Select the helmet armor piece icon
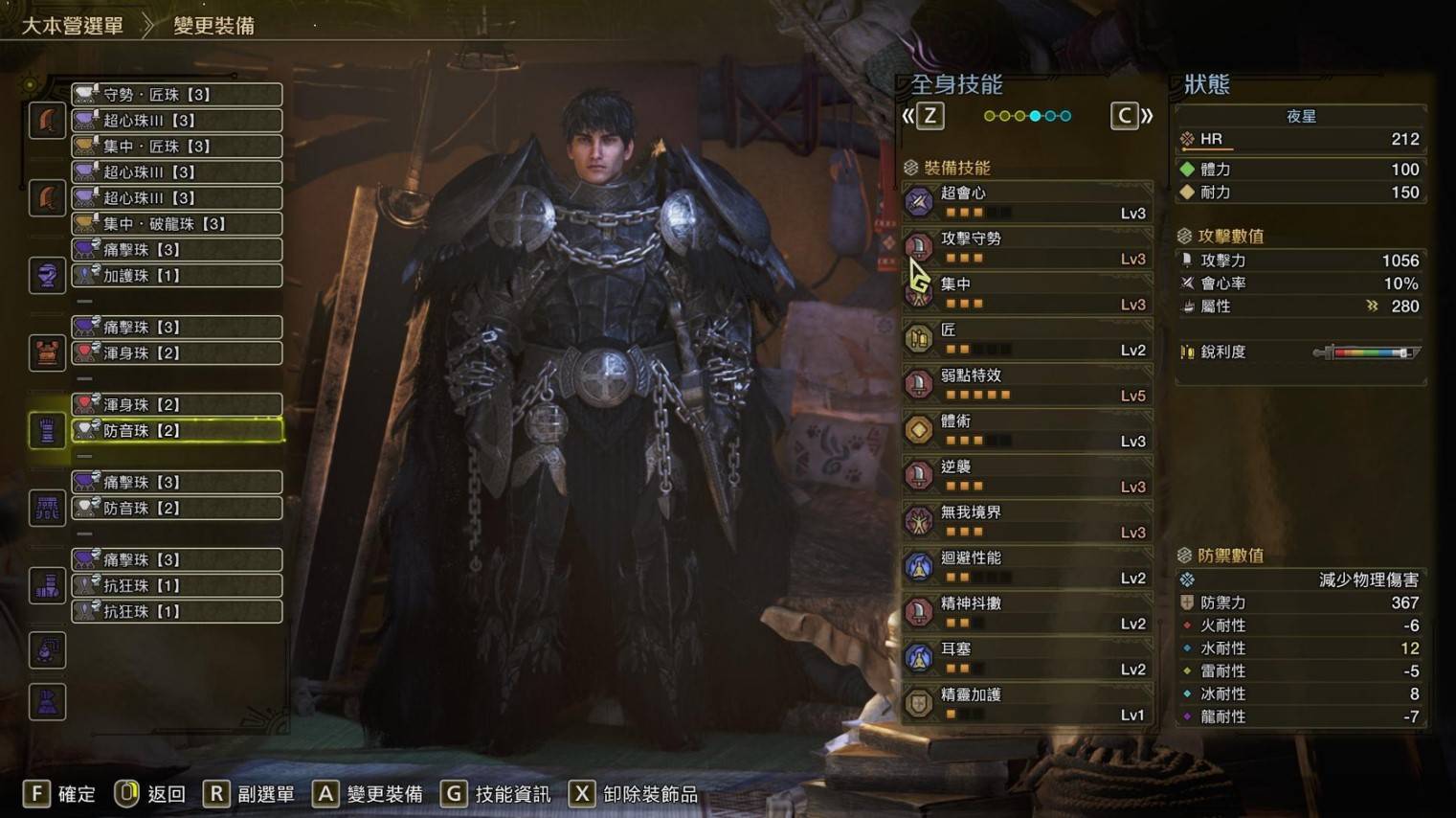1456x818 pixels. point(47,276)
